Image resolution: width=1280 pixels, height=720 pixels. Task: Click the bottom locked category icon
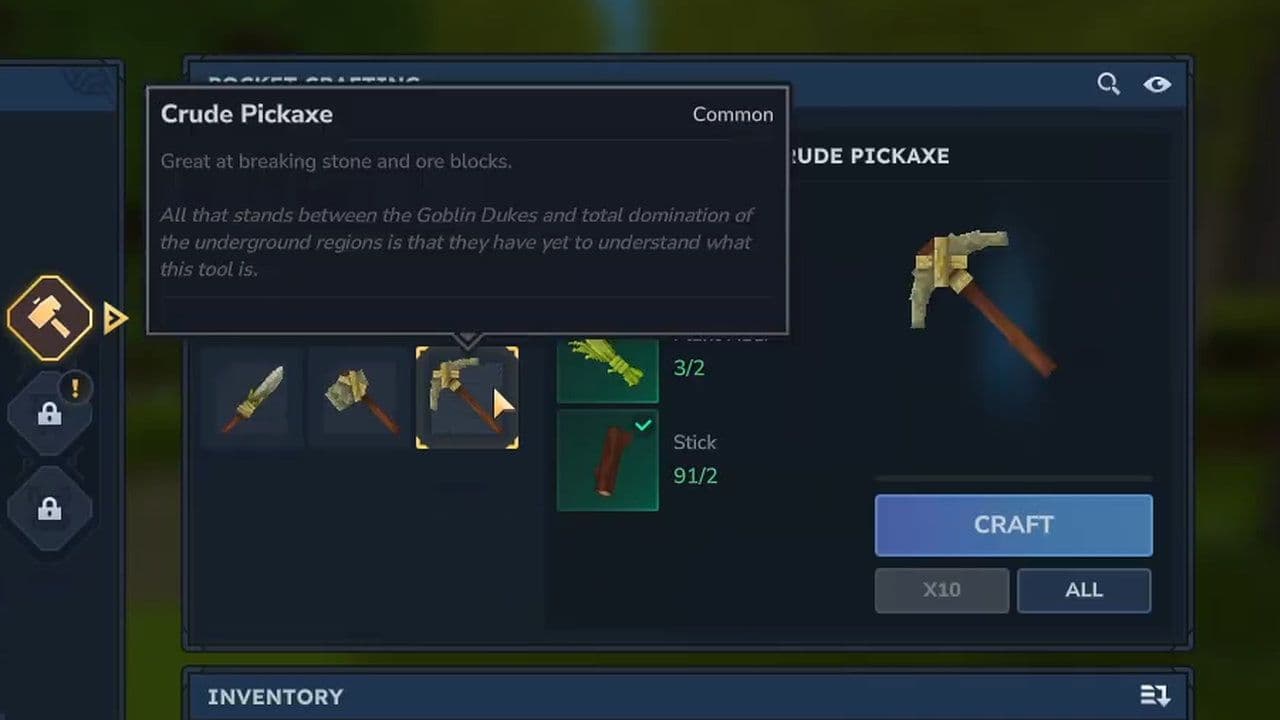[x=49, y=507]
